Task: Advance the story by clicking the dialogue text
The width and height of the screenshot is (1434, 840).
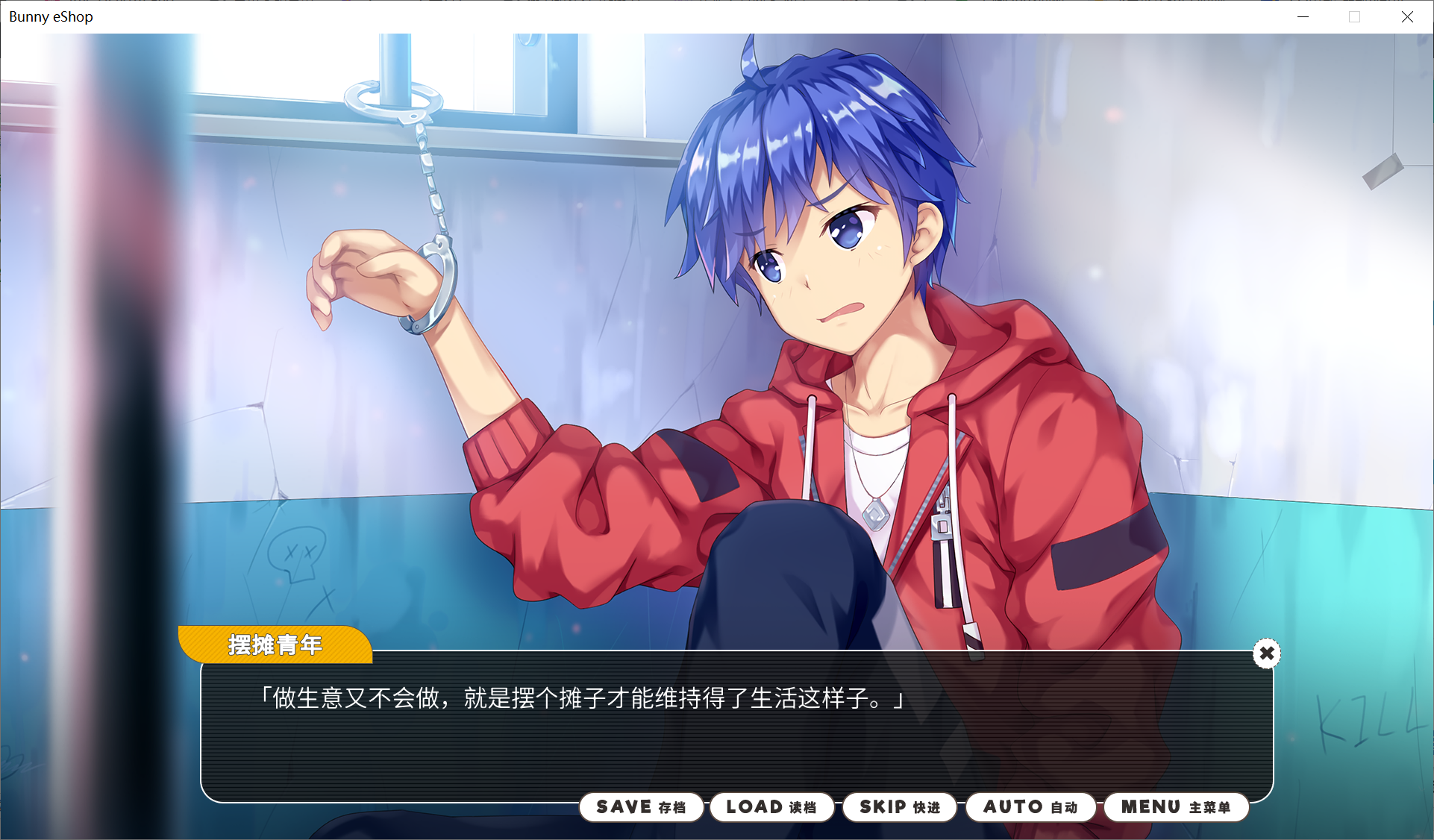Action: tap(582, 700)
